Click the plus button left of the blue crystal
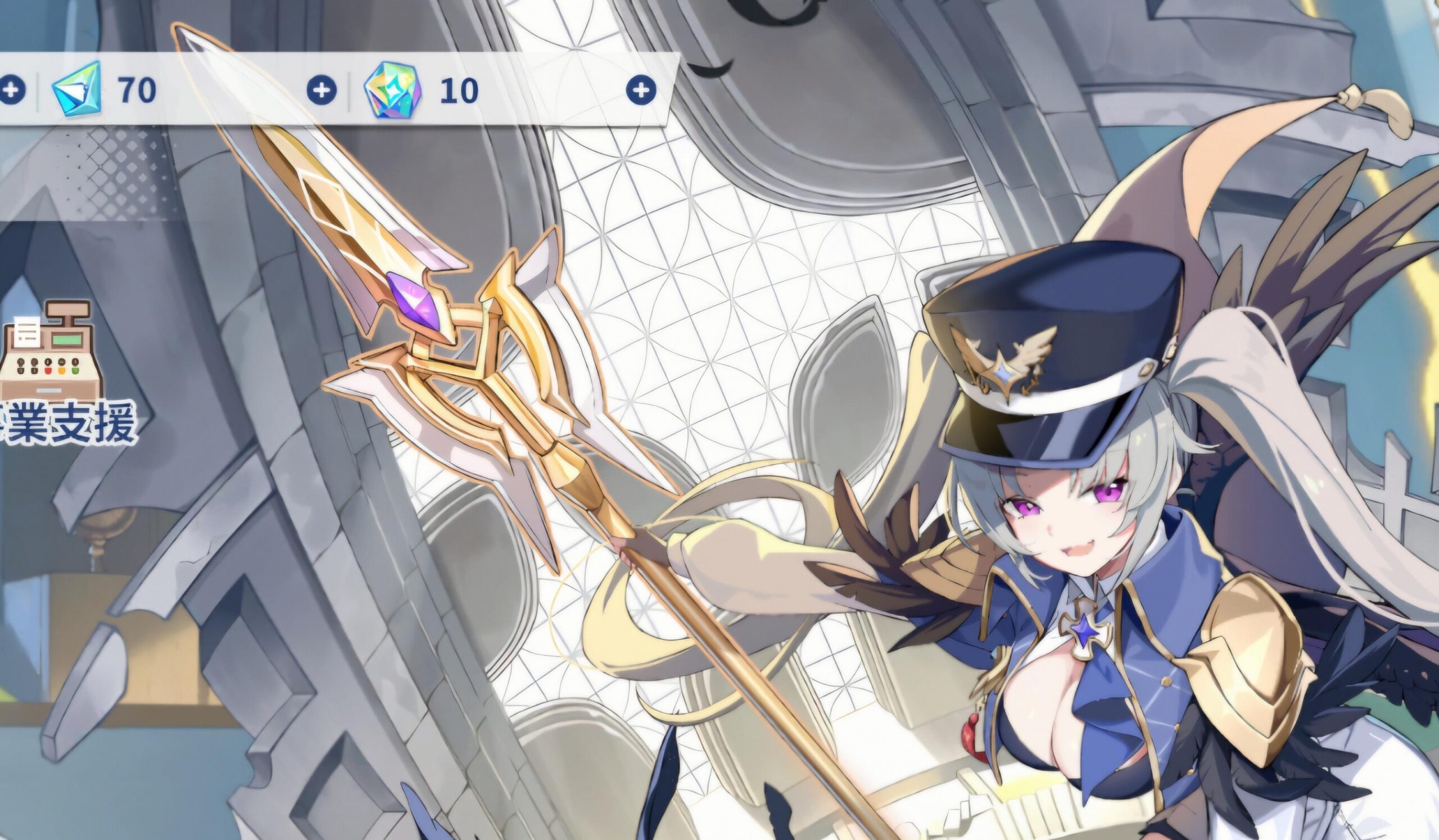 coord(11,90)
